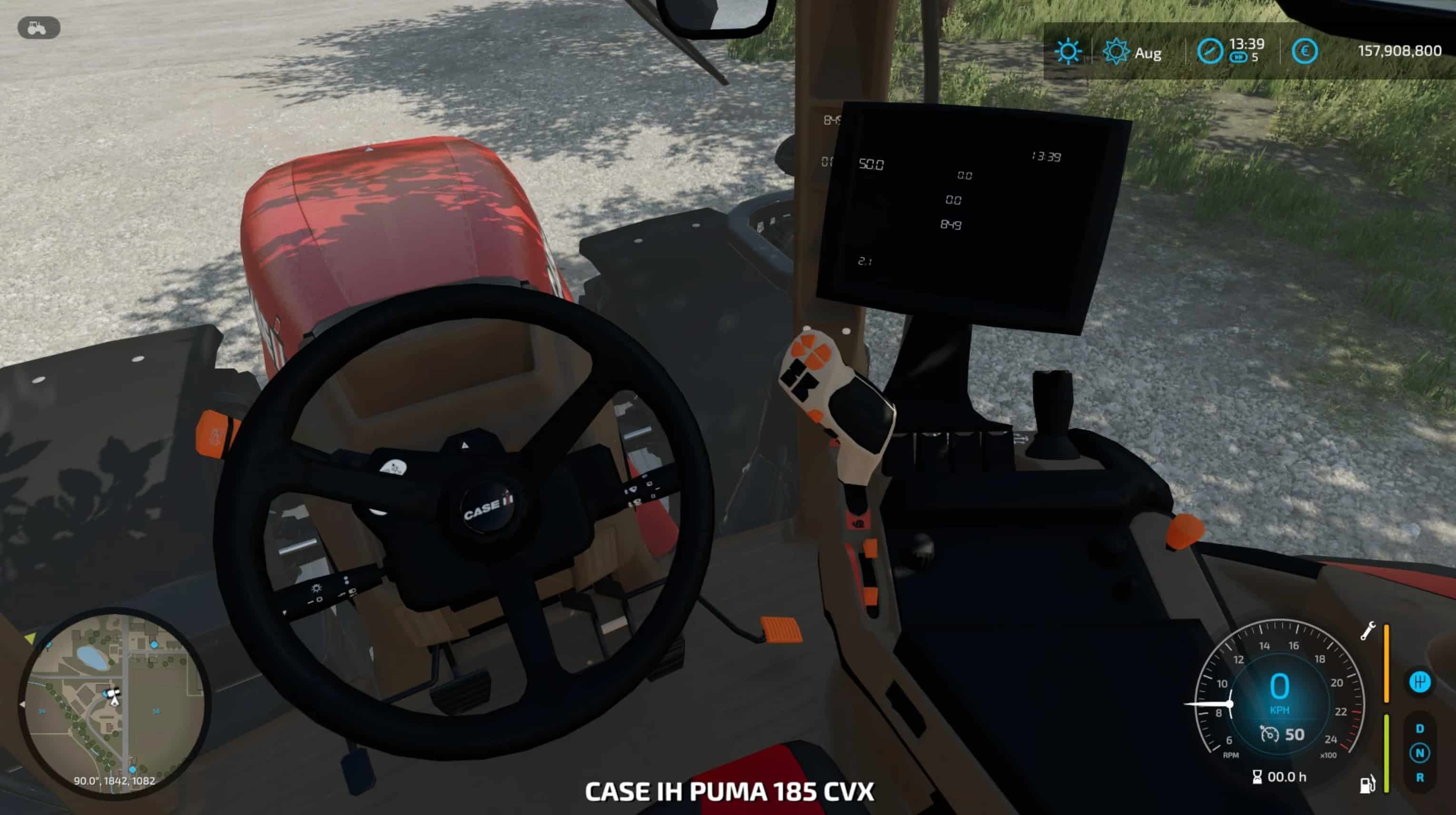Viewport: 1456px width, 815px height.
Task: Click the tractor icon in the corner
Action: point(39,28)
